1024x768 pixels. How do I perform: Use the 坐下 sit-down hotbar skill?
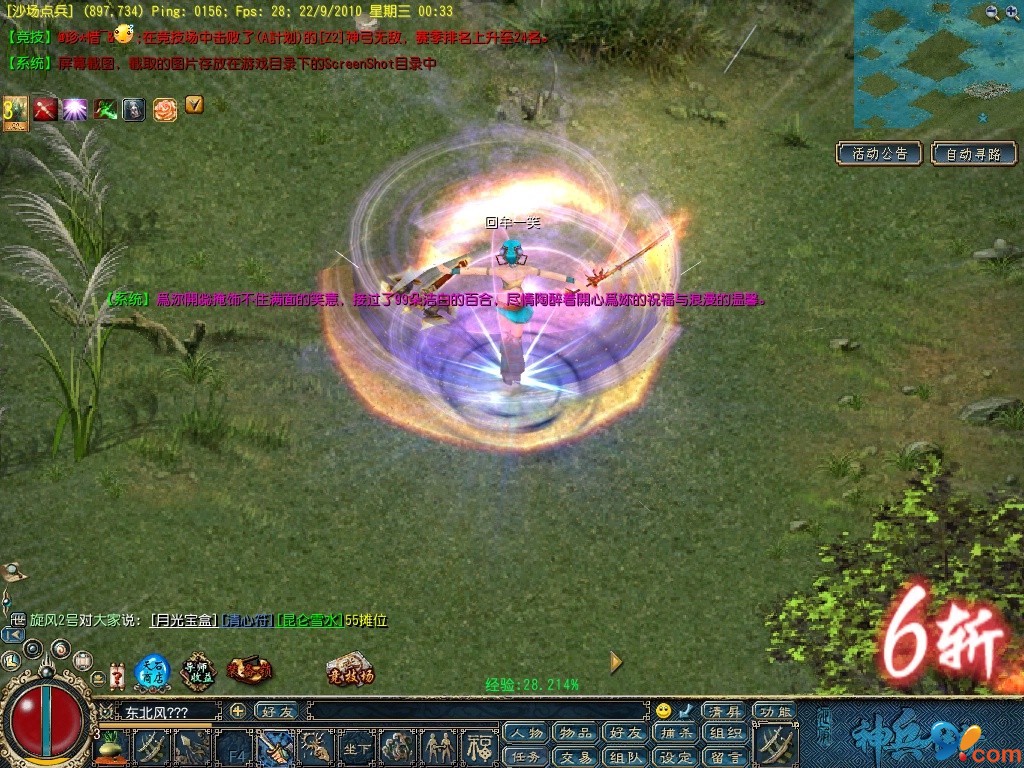tap(356, 746)
